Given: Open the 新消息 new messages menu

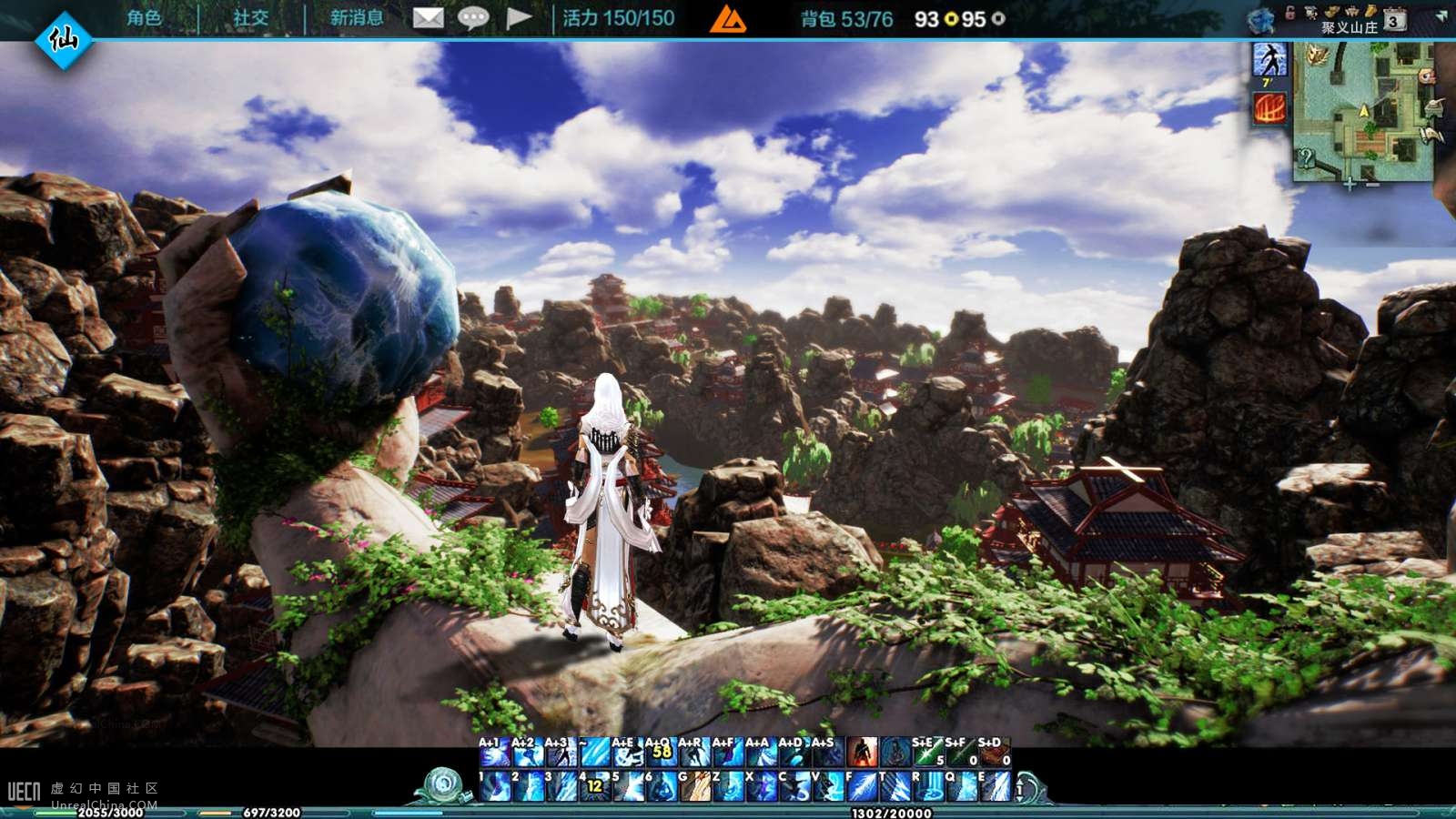Looking at the screenshot, I should 356,18.
